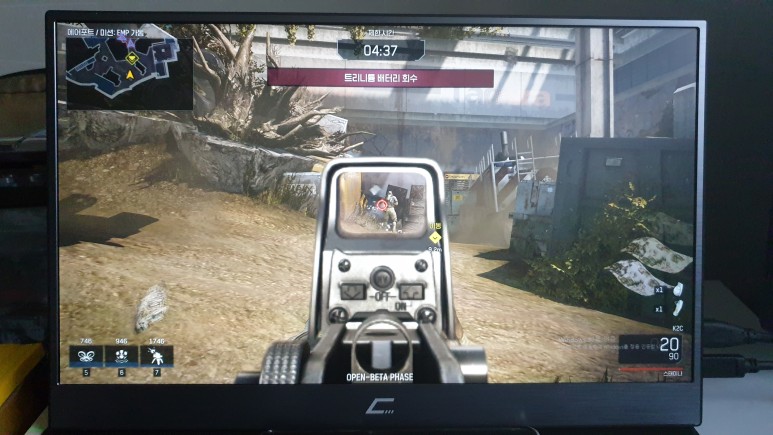Click the K2C weapon panel
This screenshot has height=435, width=773.
tap(654, 350)
